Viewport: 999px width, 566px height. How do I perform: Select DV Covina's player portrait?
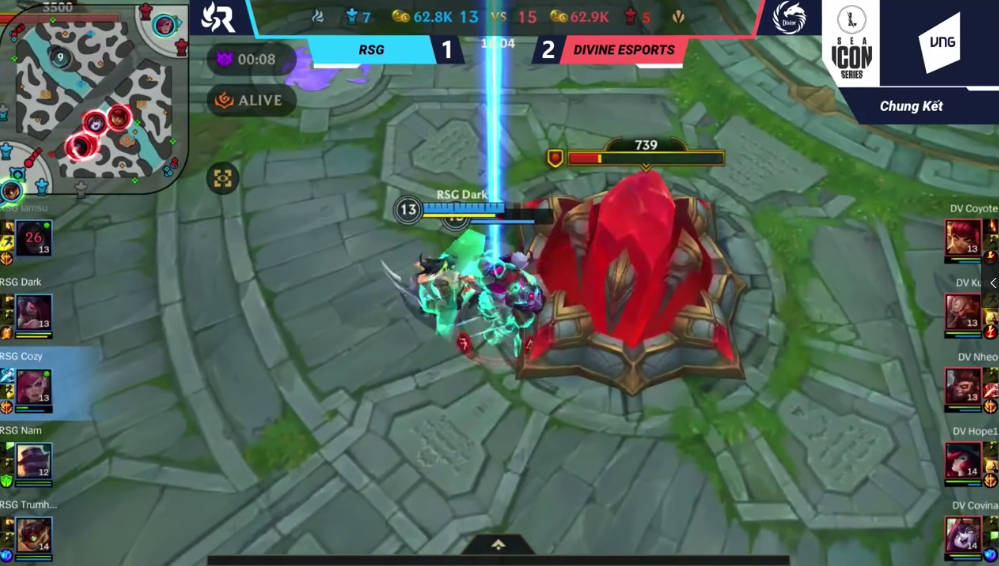[x=963, y=535]
